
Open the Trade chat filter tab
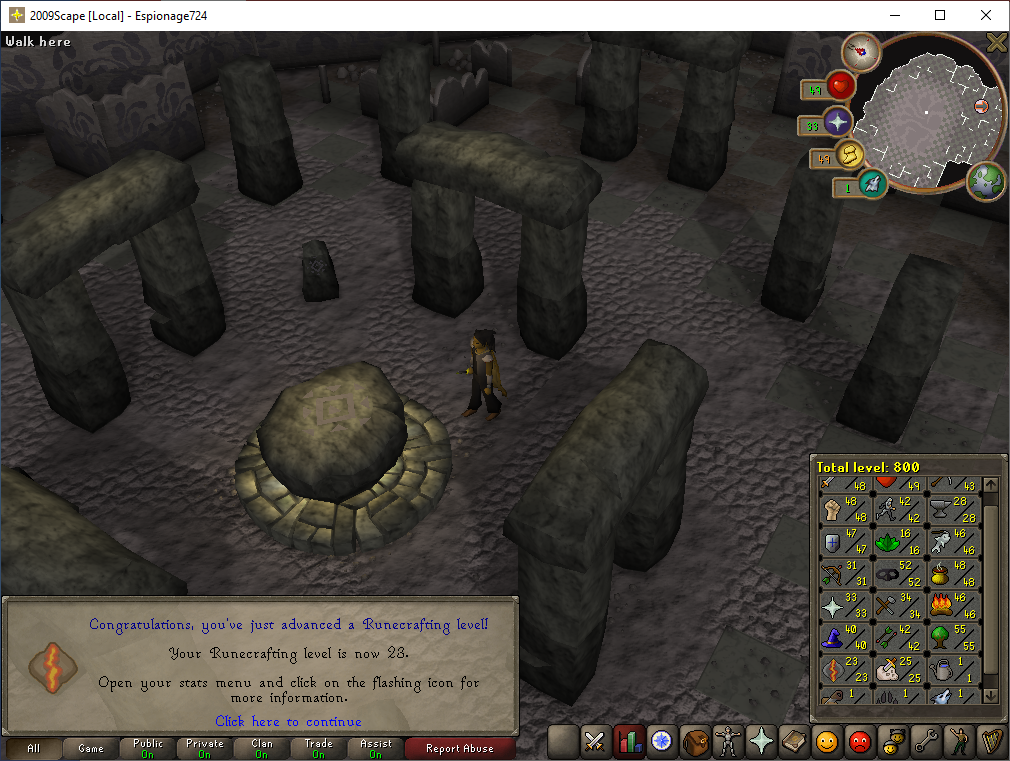319,748
